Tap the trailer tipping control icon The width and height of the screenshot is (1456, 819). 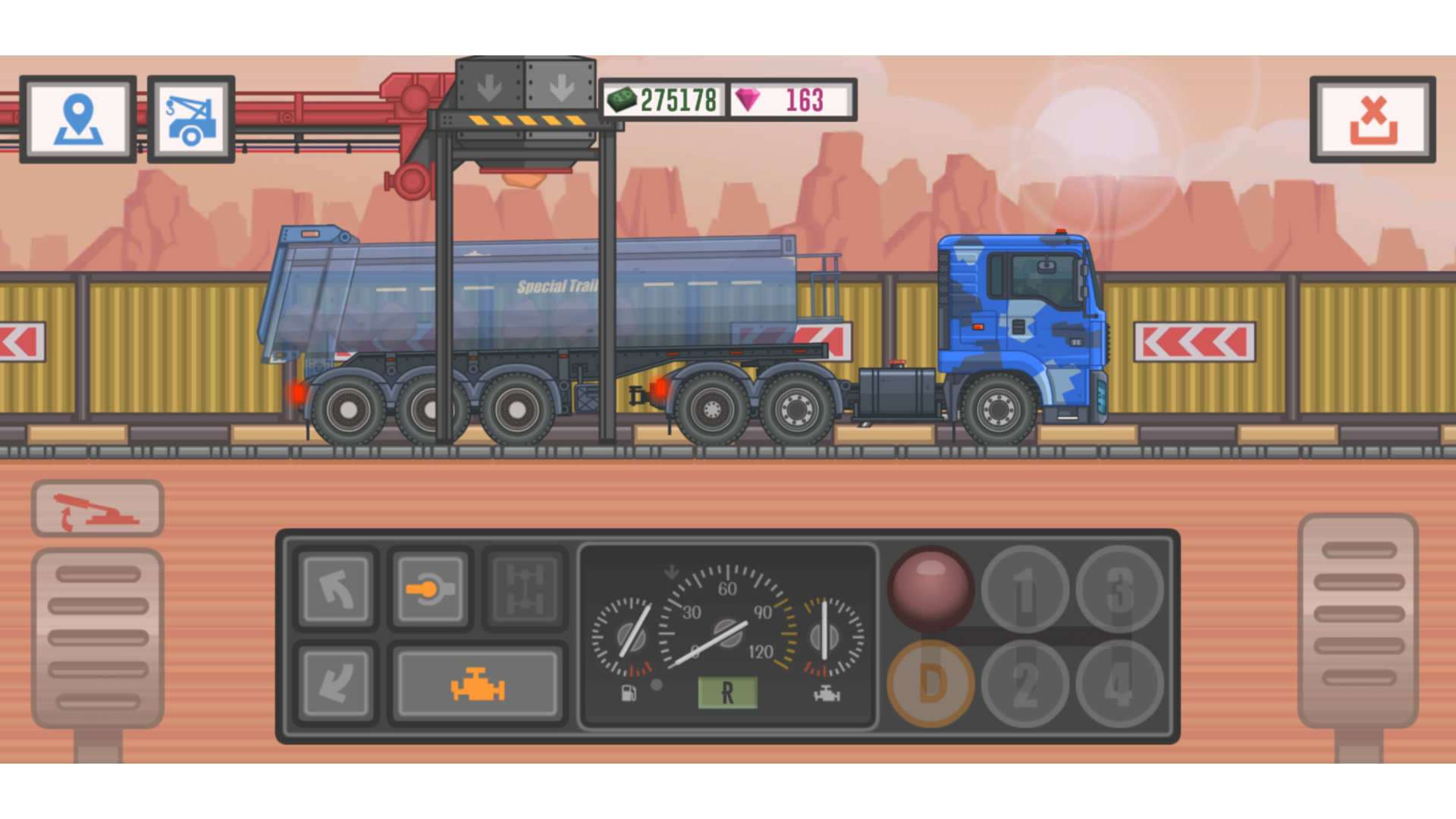[97, 509]
